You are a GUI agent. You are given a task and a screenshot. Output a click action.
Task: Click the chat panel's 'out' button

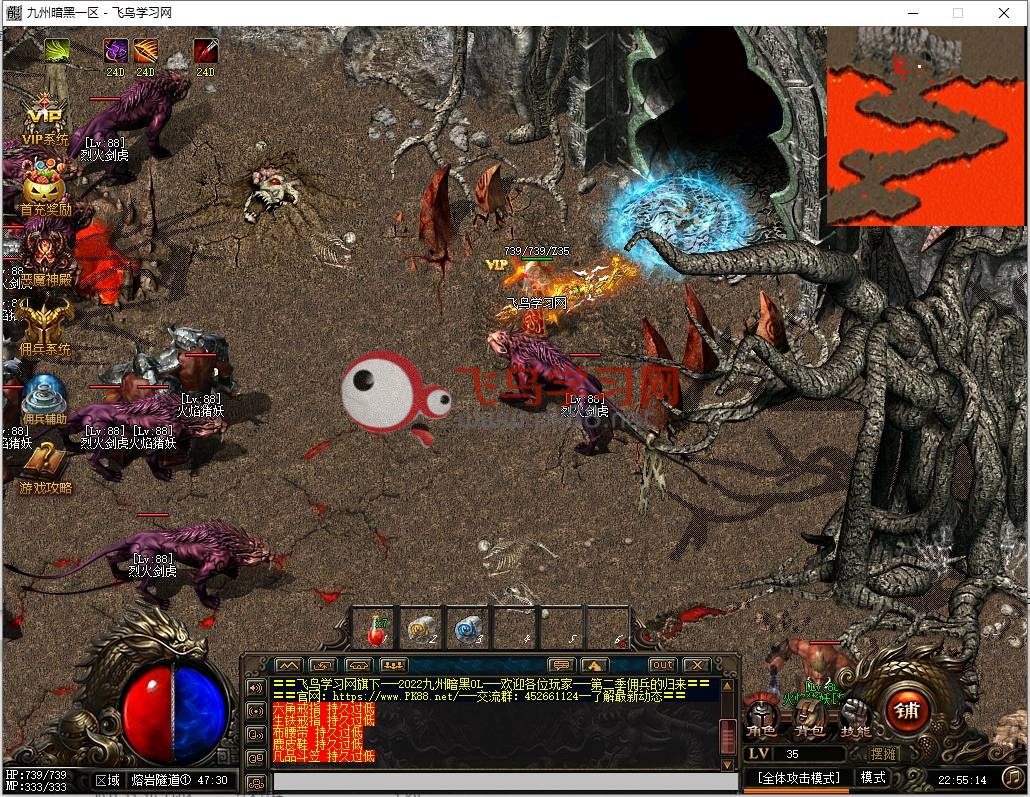(662, 665)
